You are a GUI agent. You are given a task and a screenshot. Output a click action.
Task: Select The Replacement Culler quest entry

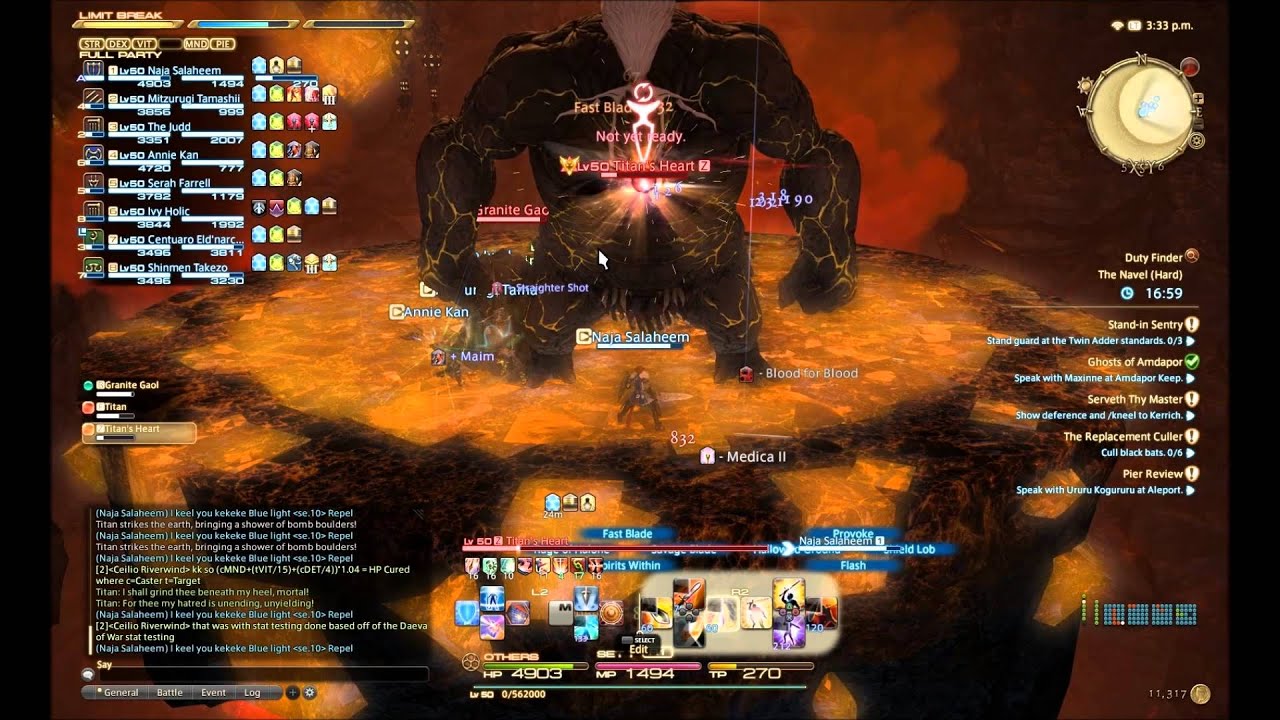(x=1122, y=436)
